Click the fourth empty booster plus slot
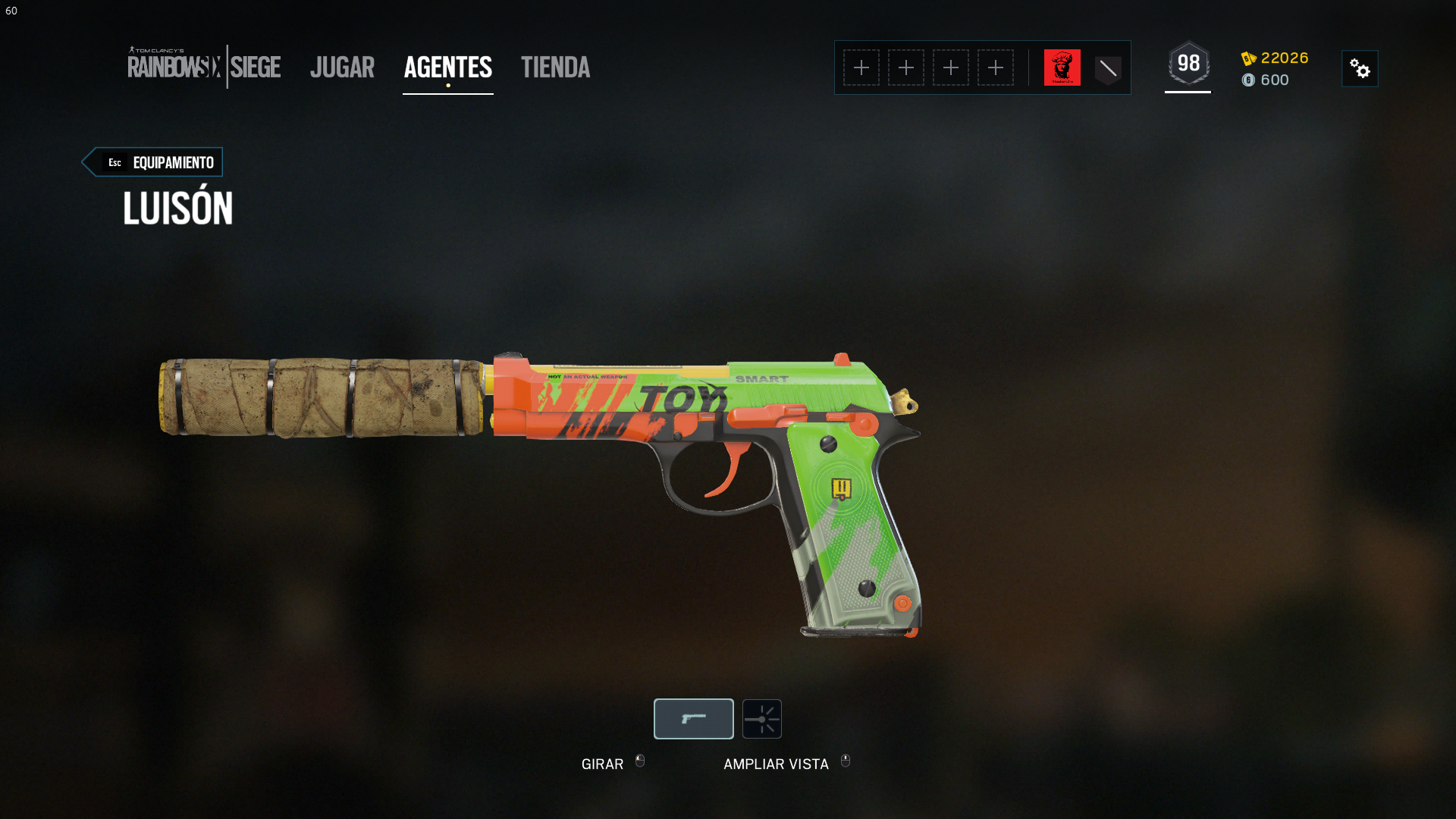 coord(996,67)
